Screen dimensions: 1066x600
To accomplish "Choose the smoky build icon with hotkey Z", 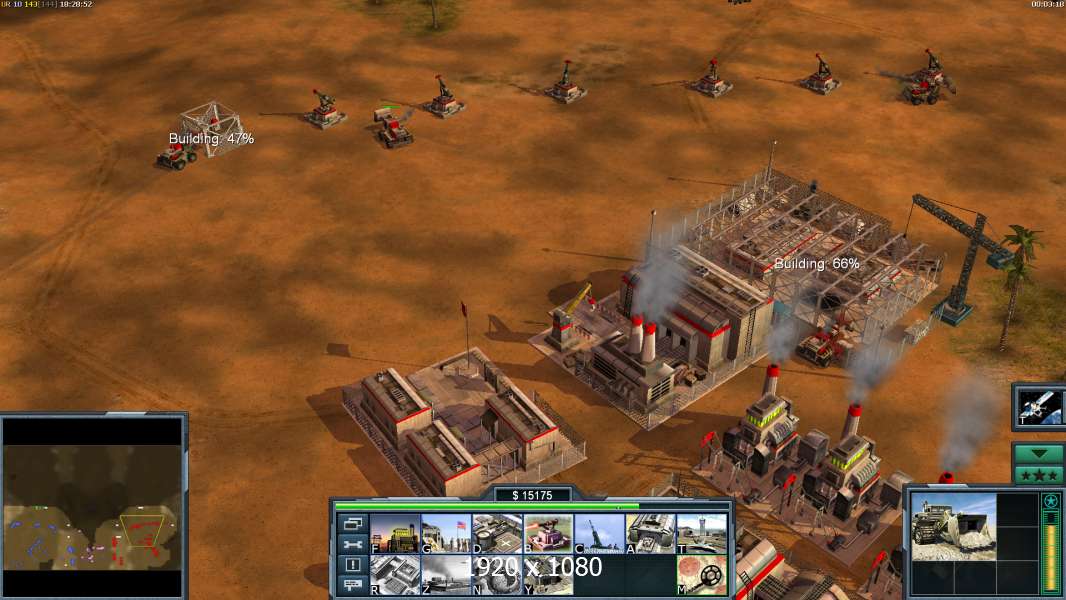I will 446,575.
